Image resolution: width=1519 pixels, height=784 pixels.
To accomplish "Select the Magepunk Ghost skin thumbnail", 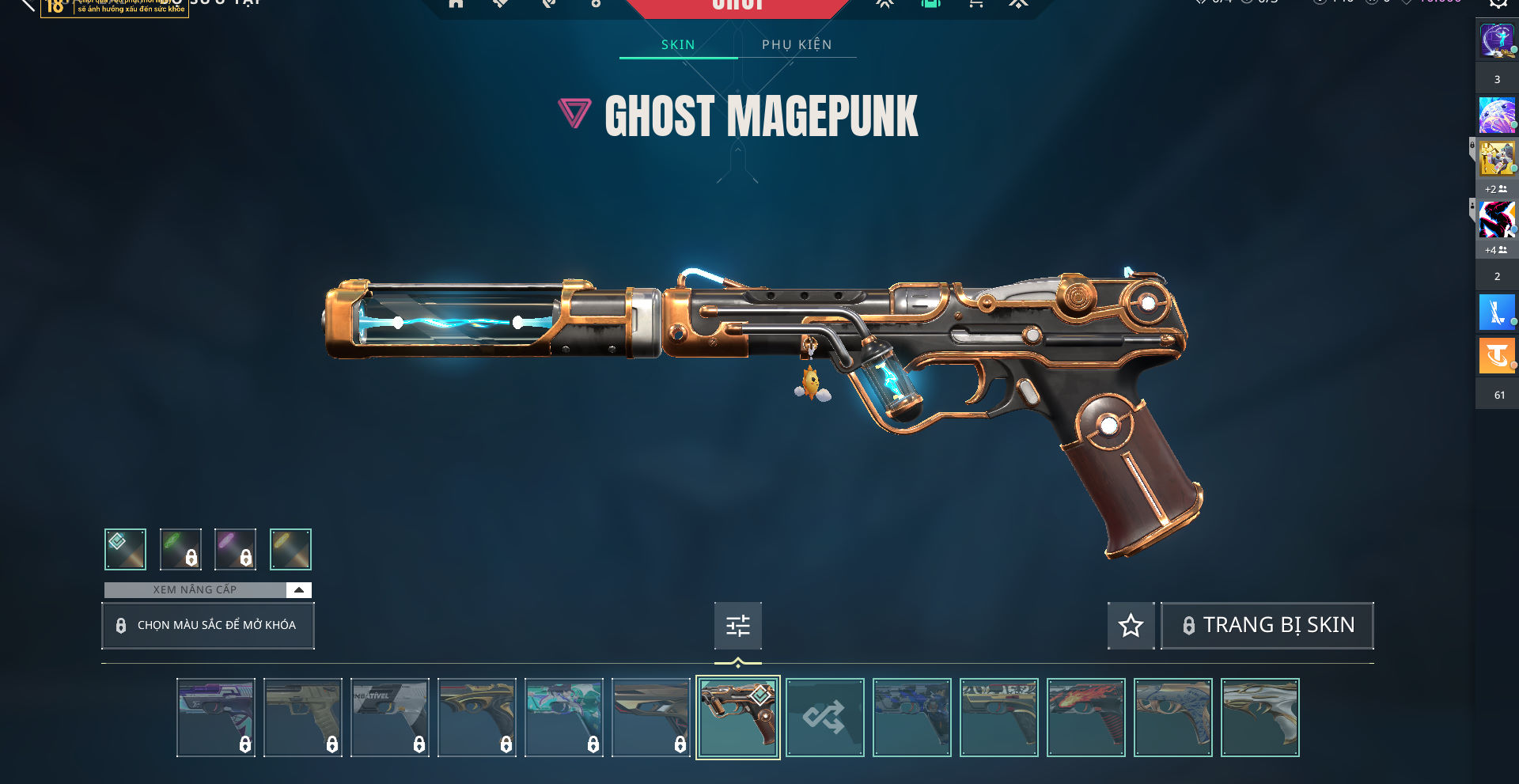I will pyautogui.click(x=737, y=718).
